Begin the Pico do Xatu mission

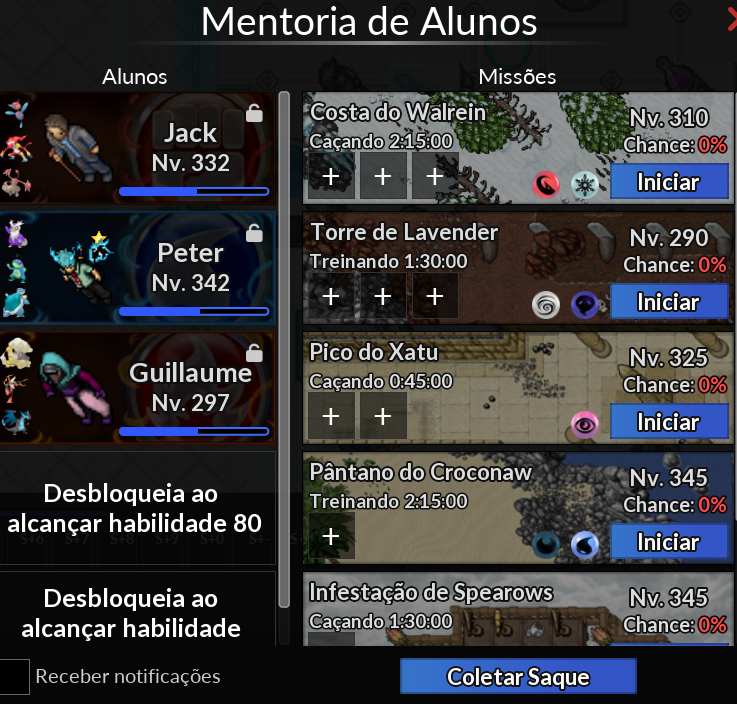[668, 422]
